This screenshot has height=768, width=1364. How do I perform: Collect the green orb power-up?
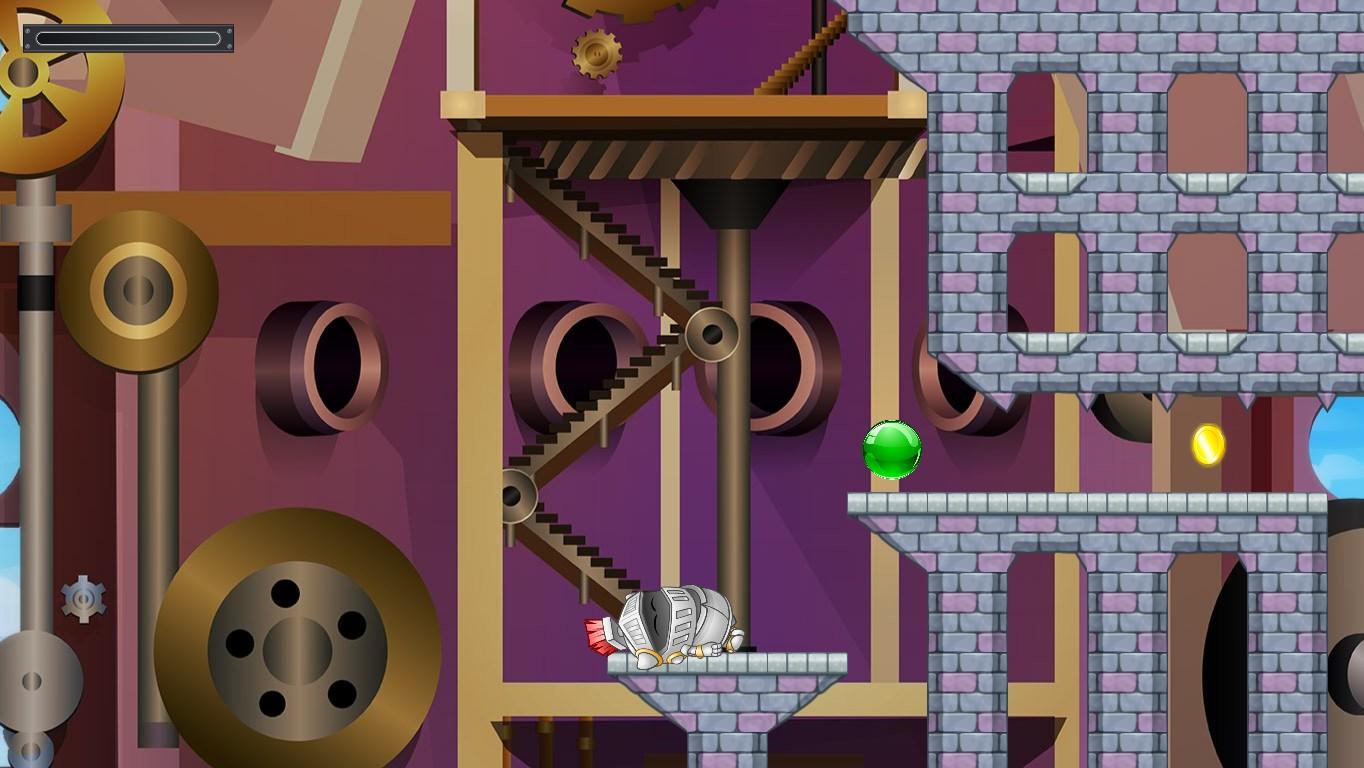[892, 449]
